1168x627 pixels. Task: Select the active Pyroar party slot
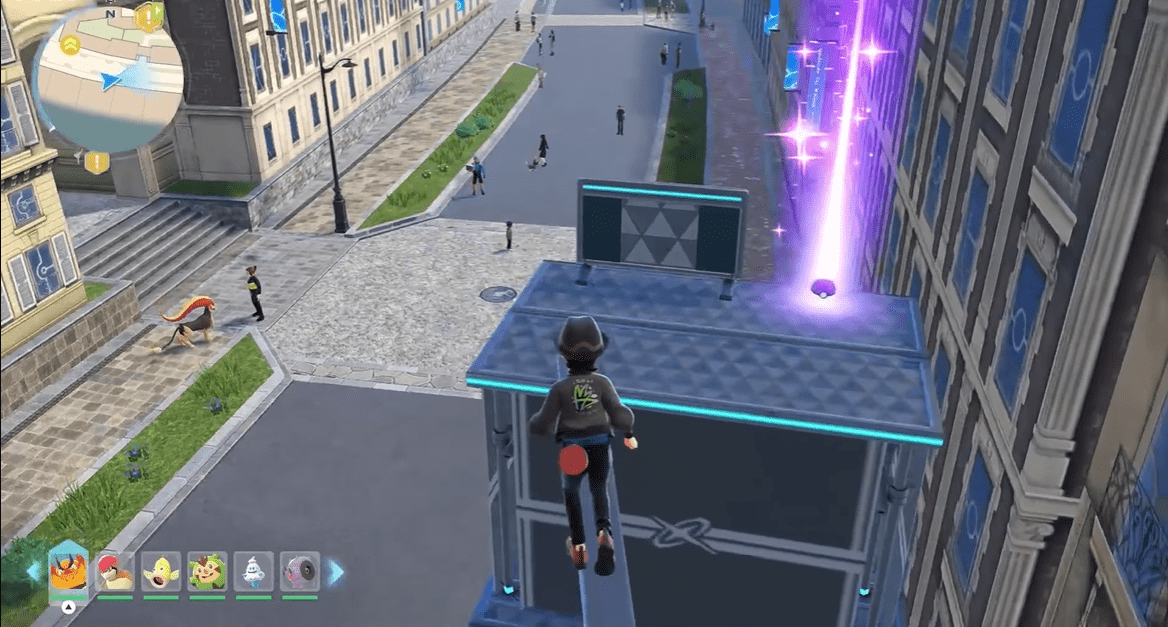(68, 570)
